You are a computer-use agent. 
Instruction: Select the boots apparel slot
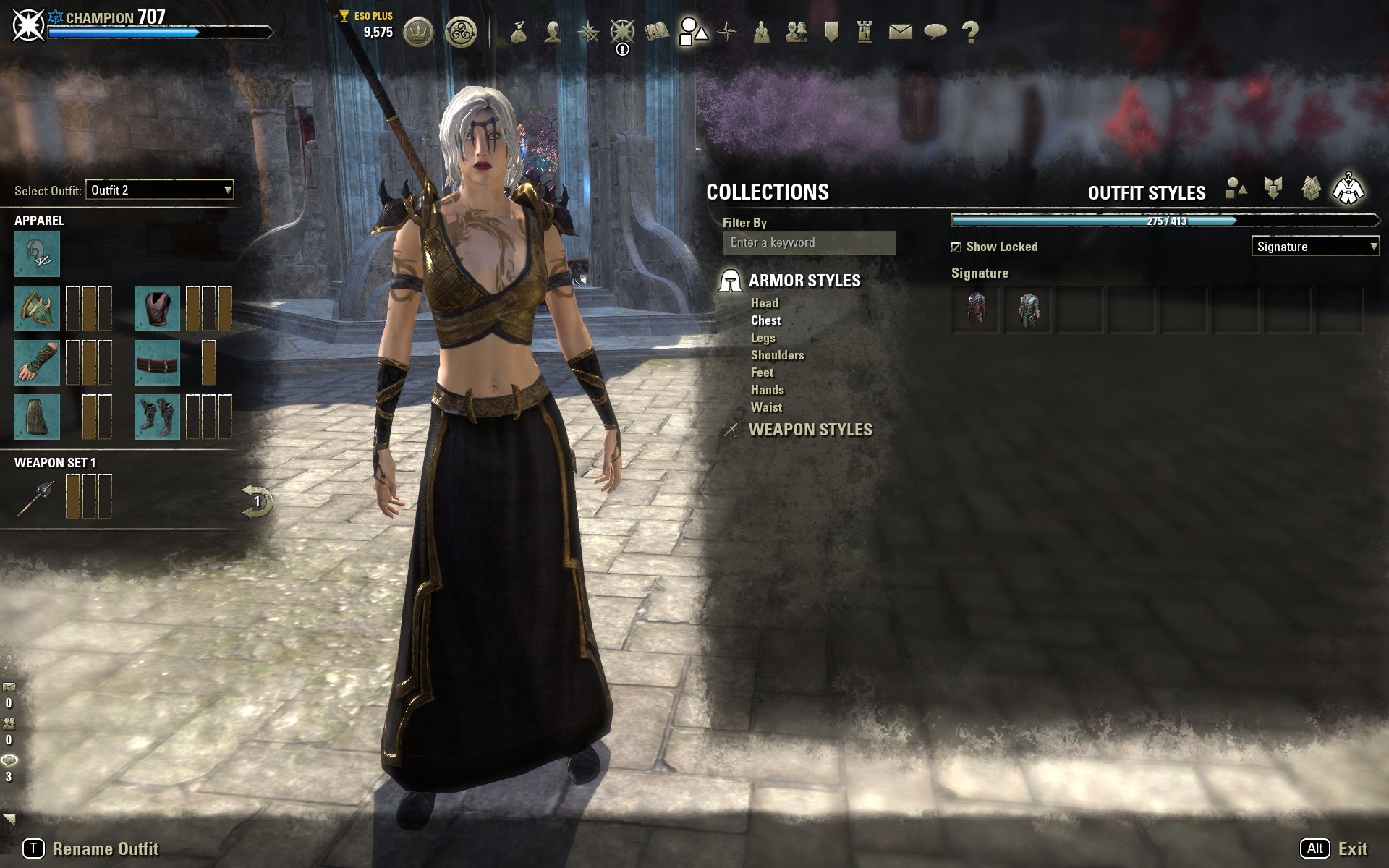(157, 417)
